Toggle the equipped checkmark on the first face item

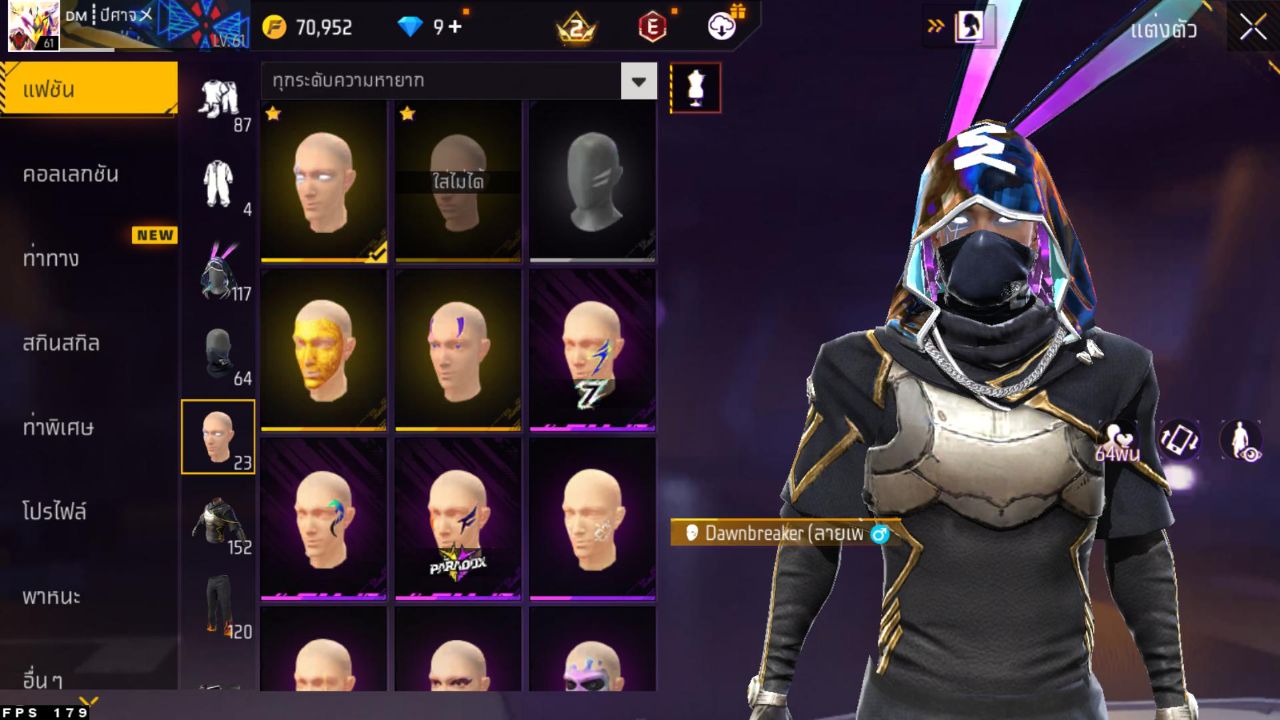click(374, 255)
